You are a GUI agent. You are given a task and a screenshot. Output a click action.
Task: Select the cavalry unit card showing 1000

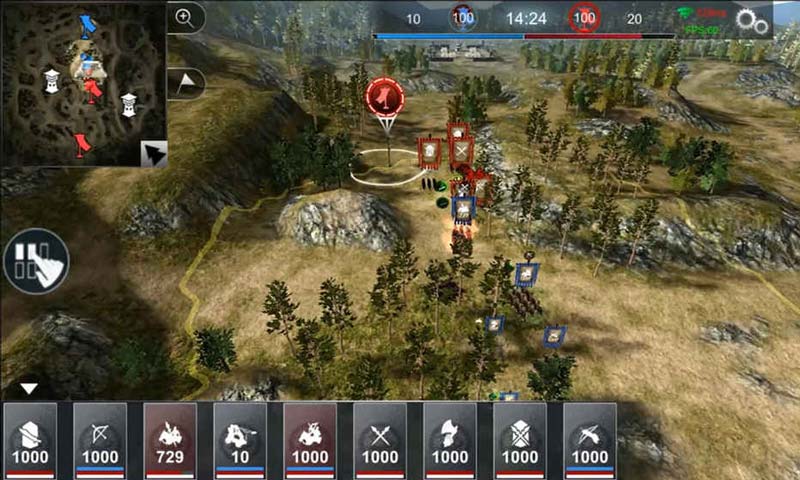[x=310, y=440]
